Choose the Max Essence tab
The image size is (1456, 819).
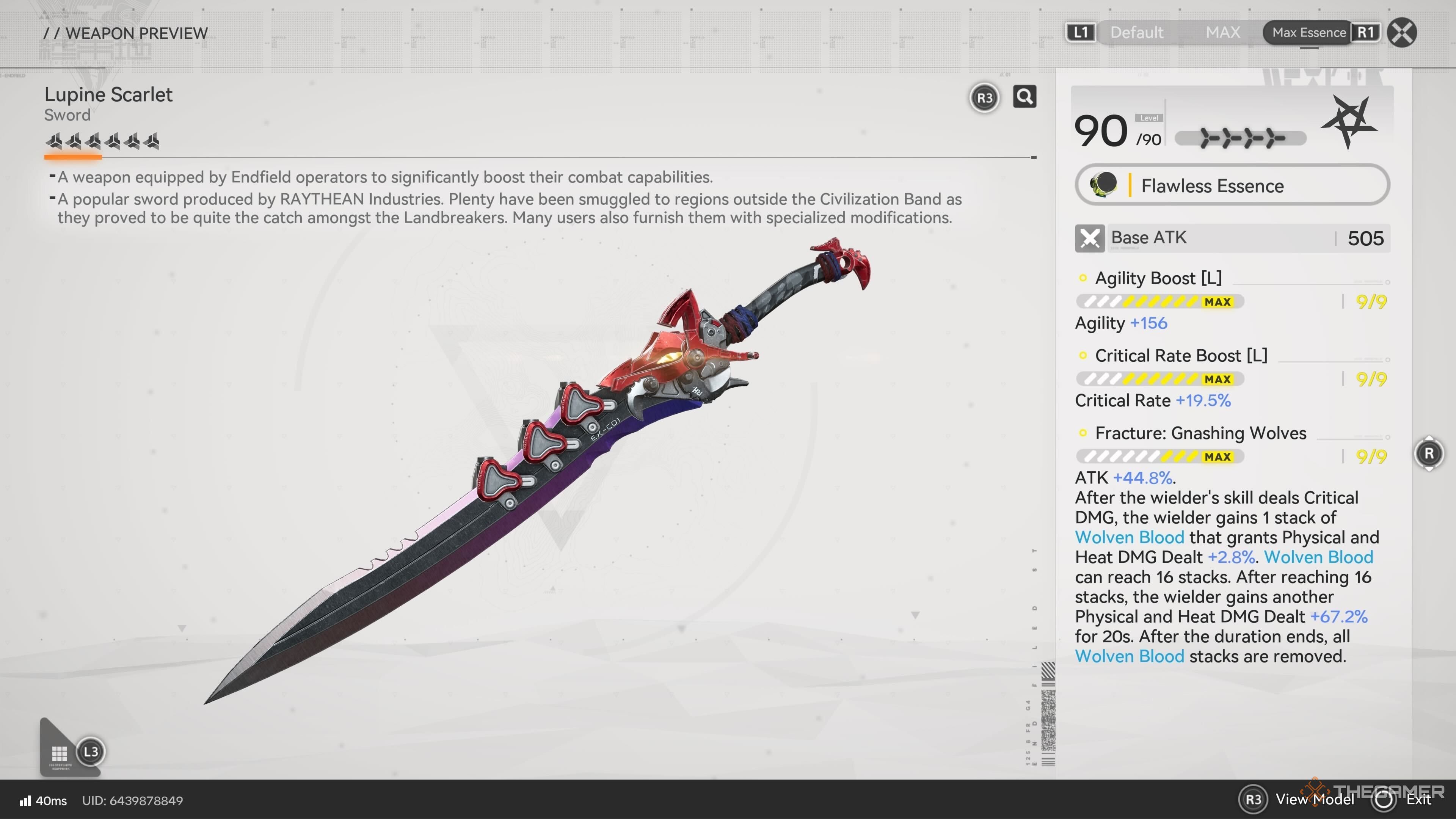tap(1309, 32)
